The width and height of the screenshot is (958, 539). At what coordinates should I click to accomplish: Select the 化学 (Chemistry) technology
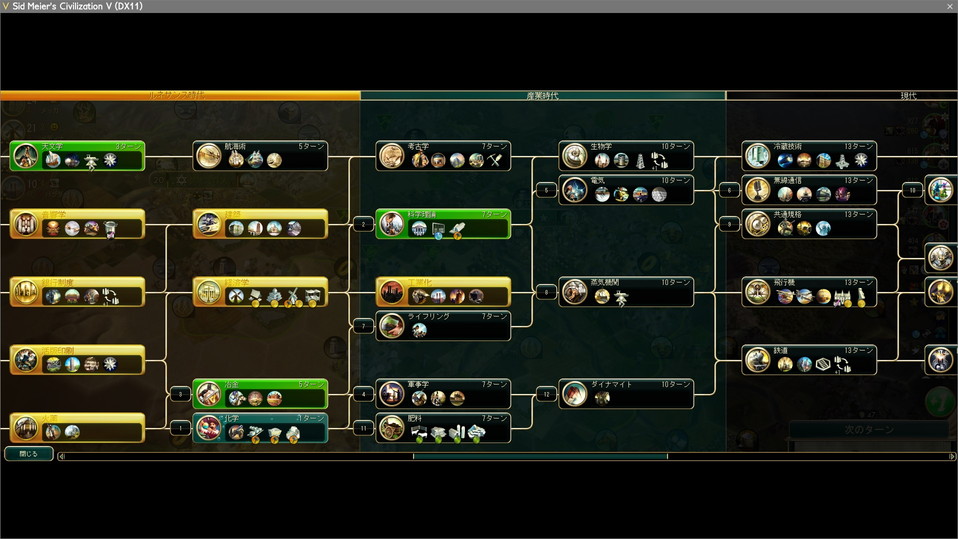click(260, 427)
